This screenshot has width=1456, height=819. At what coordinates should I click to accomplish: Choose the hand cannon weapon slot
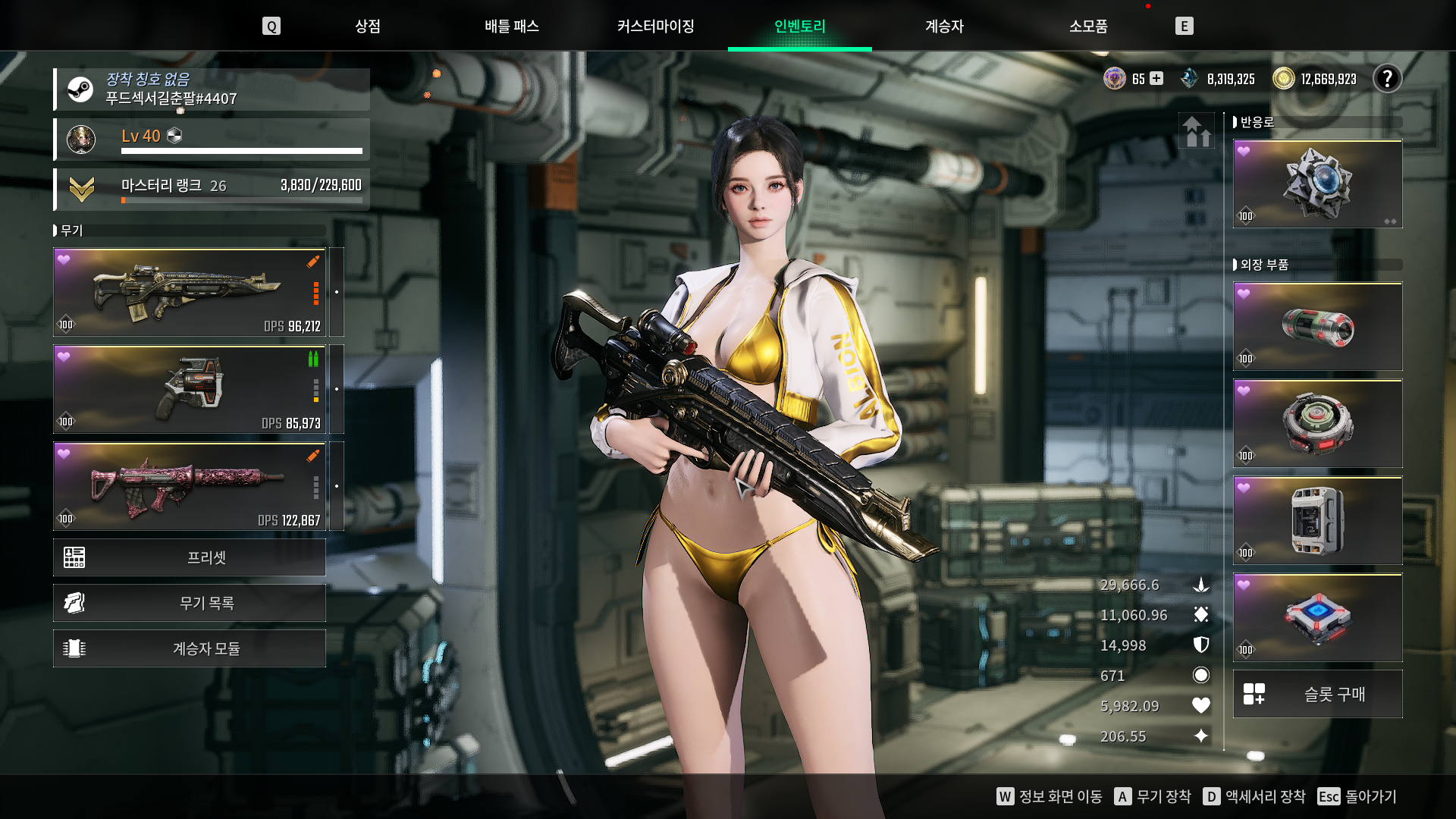point(190,390)
